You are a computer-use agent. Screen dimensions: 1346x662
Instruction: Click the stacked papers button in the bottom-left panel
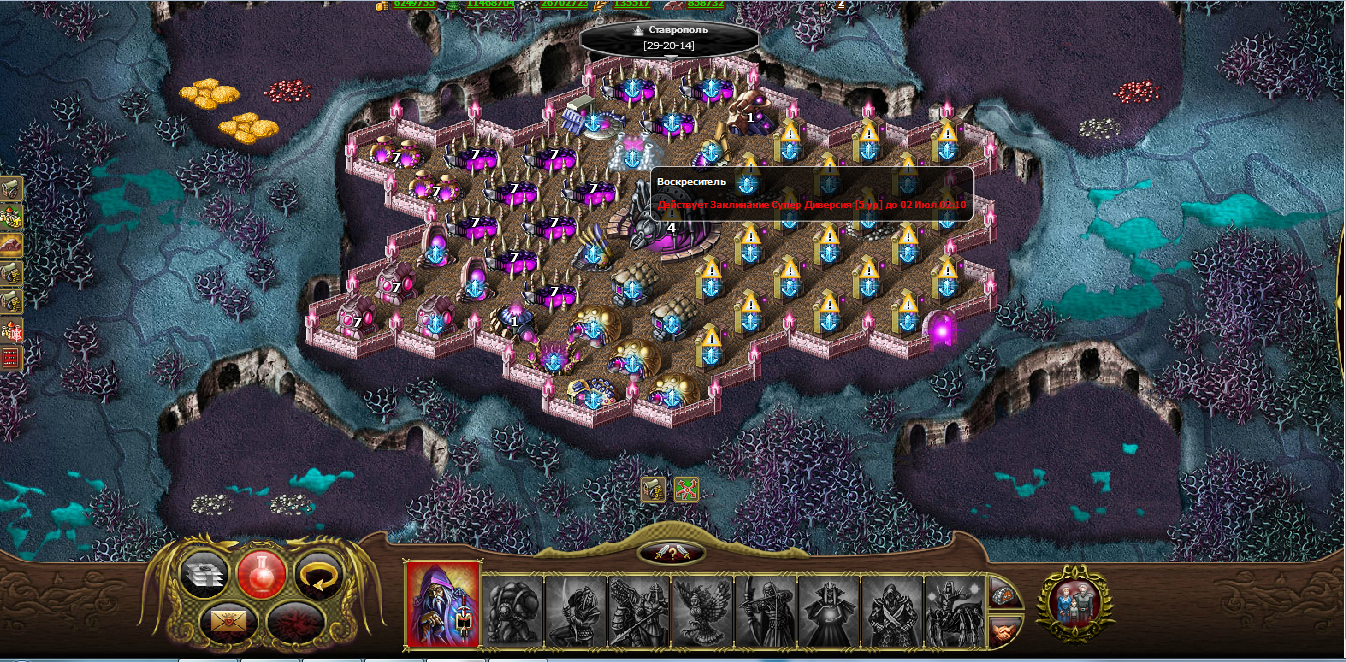(x=204, y=574)
